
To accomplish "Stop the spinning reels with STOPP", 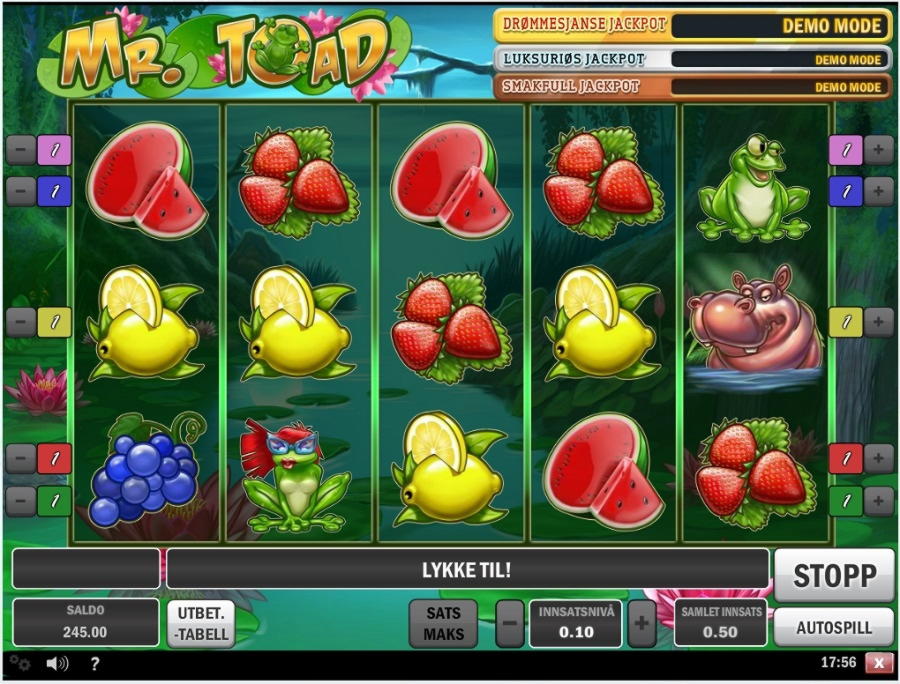I will (x=834, y=575).
